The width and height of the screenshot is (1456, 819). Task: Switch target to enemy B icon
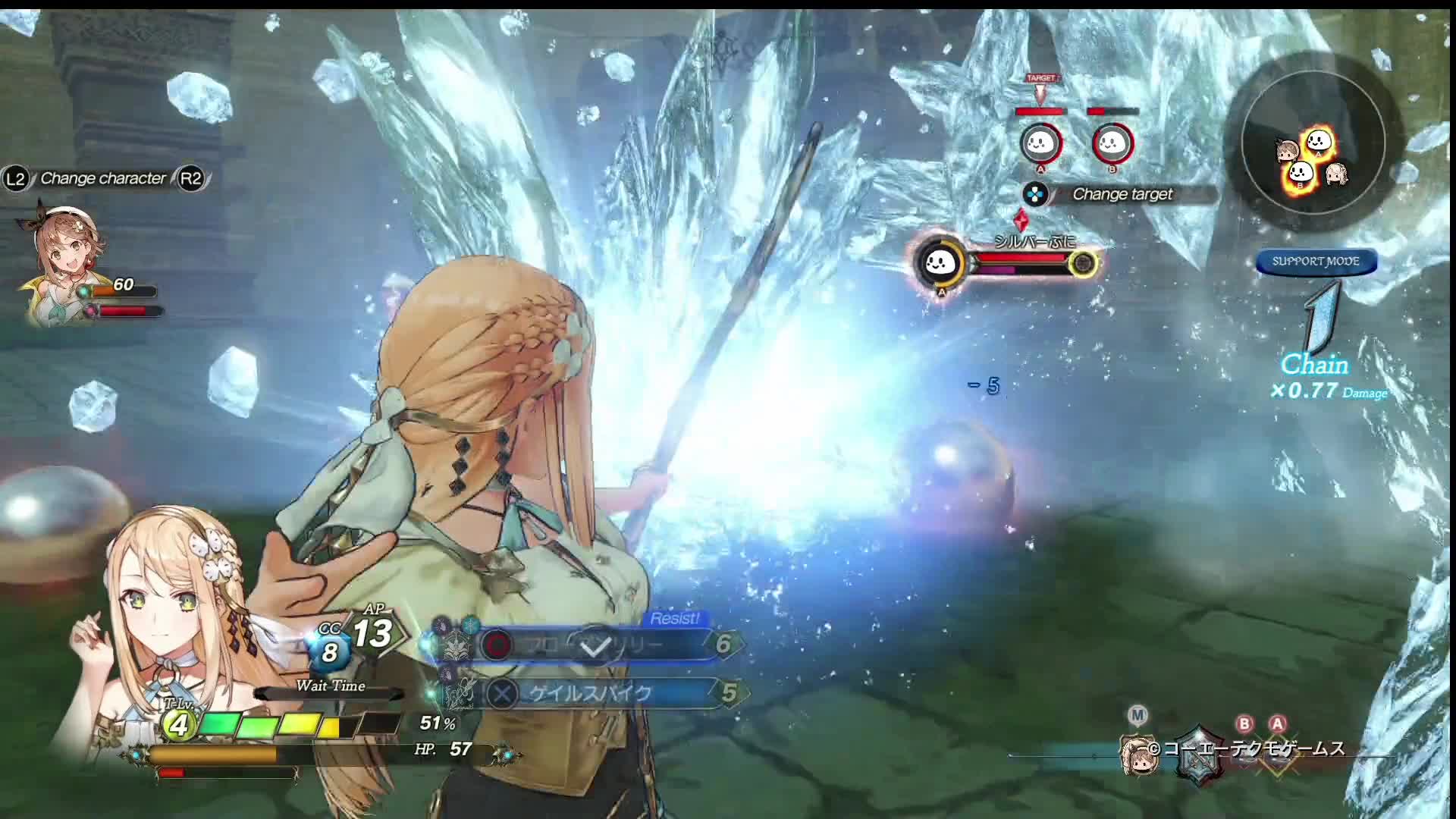coord(1112,143)
